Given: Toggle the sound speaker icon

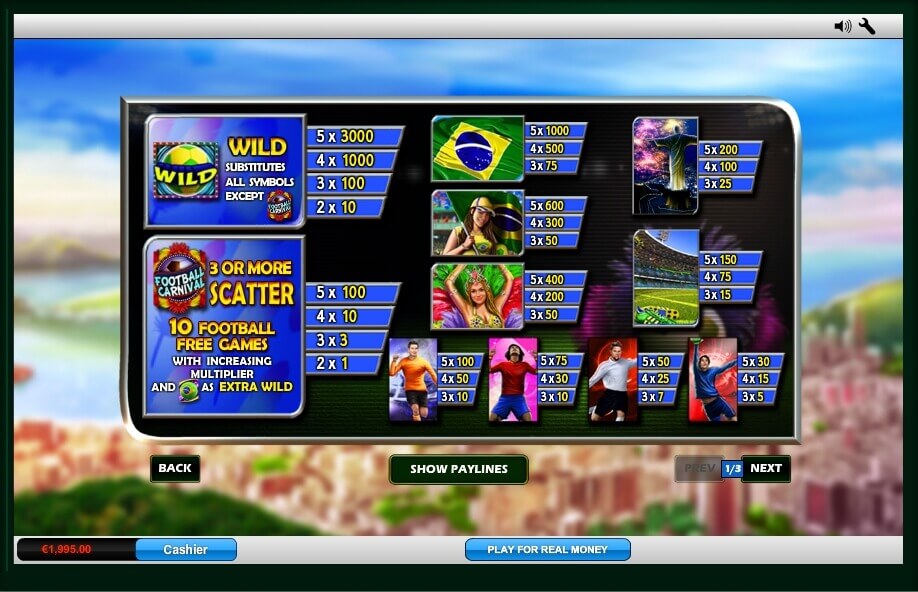Looking at the screenshot, I should pyautogui.click(x=842, y=26).
